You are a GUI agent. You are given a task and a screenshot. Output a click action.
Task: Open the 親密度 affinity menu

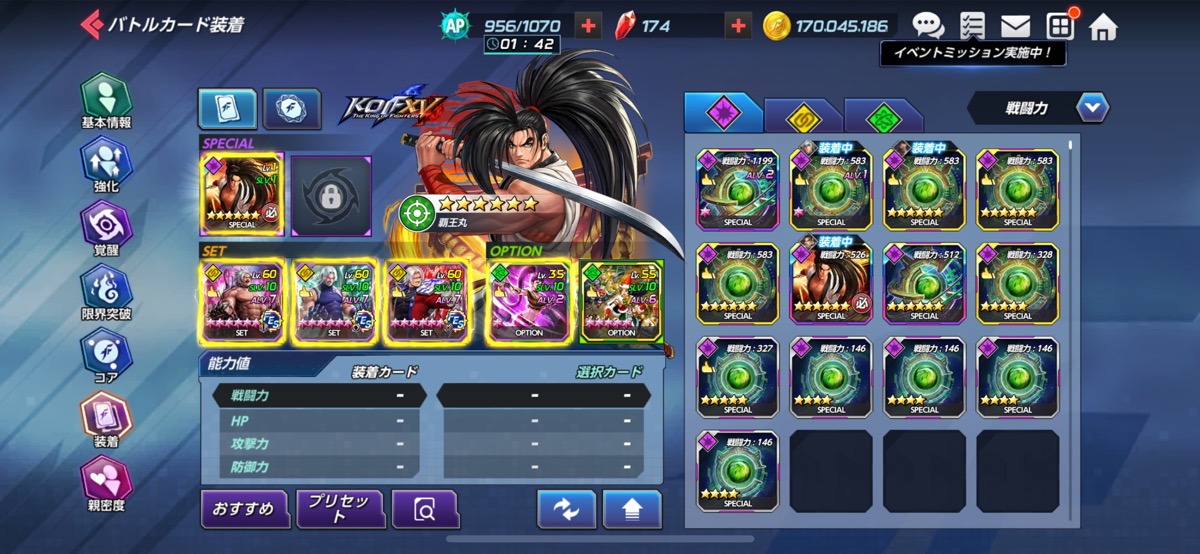tap(106, 484)
